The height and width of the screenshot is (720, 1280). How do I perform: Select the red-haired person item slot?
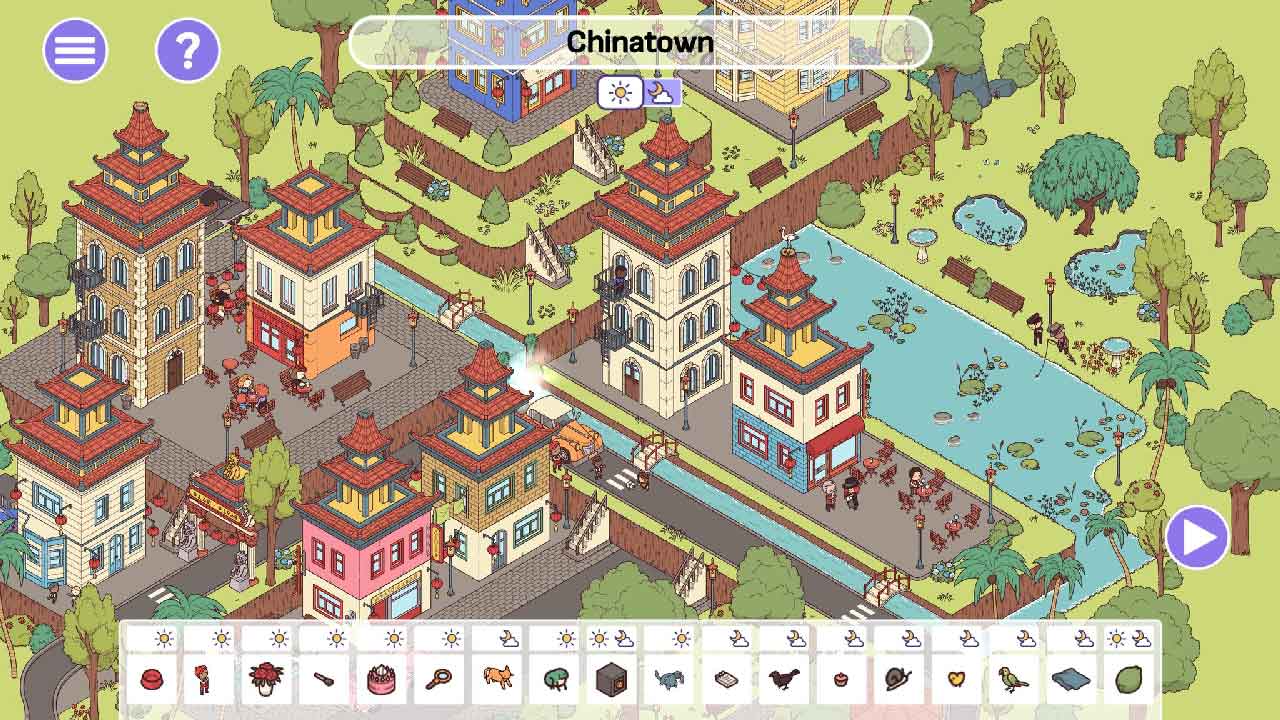click(209, 680)
